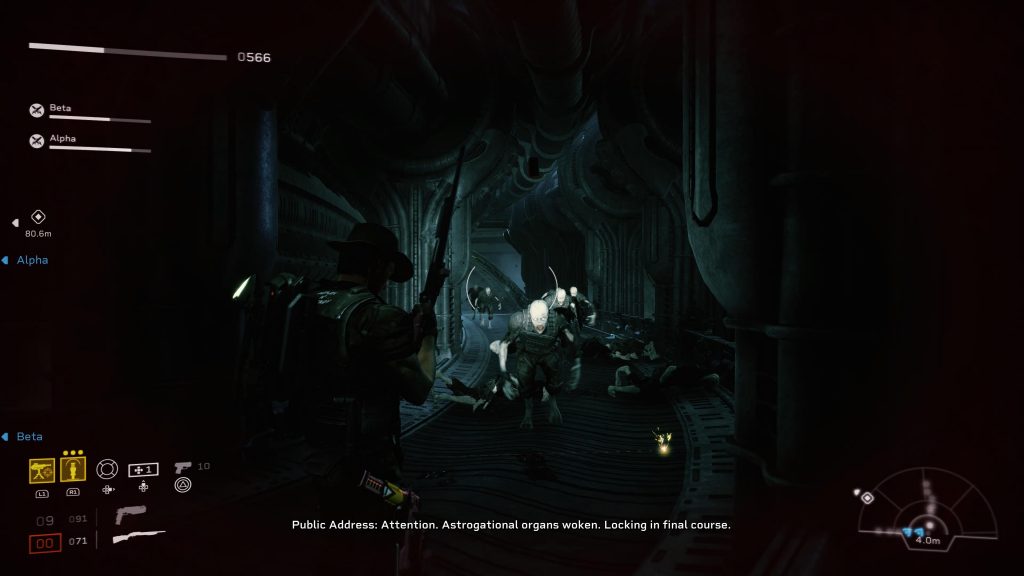Use the boxed item with count 1
The image size is (1024, 576).
(x=144, y=469)
